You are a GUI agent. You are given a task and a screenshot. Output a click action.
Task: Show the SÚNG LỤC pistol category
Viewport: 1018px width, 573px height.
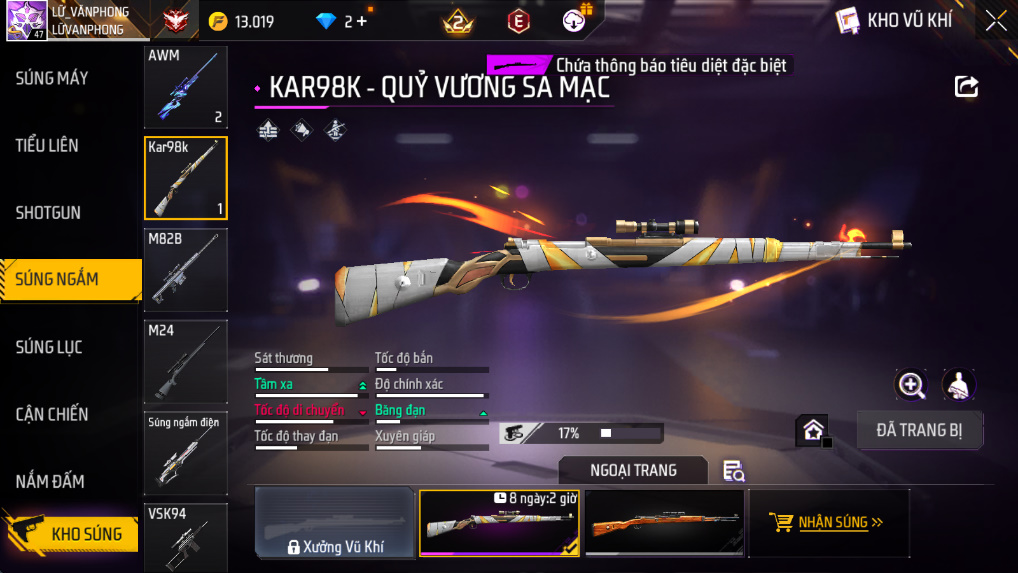tap(49, 347)
